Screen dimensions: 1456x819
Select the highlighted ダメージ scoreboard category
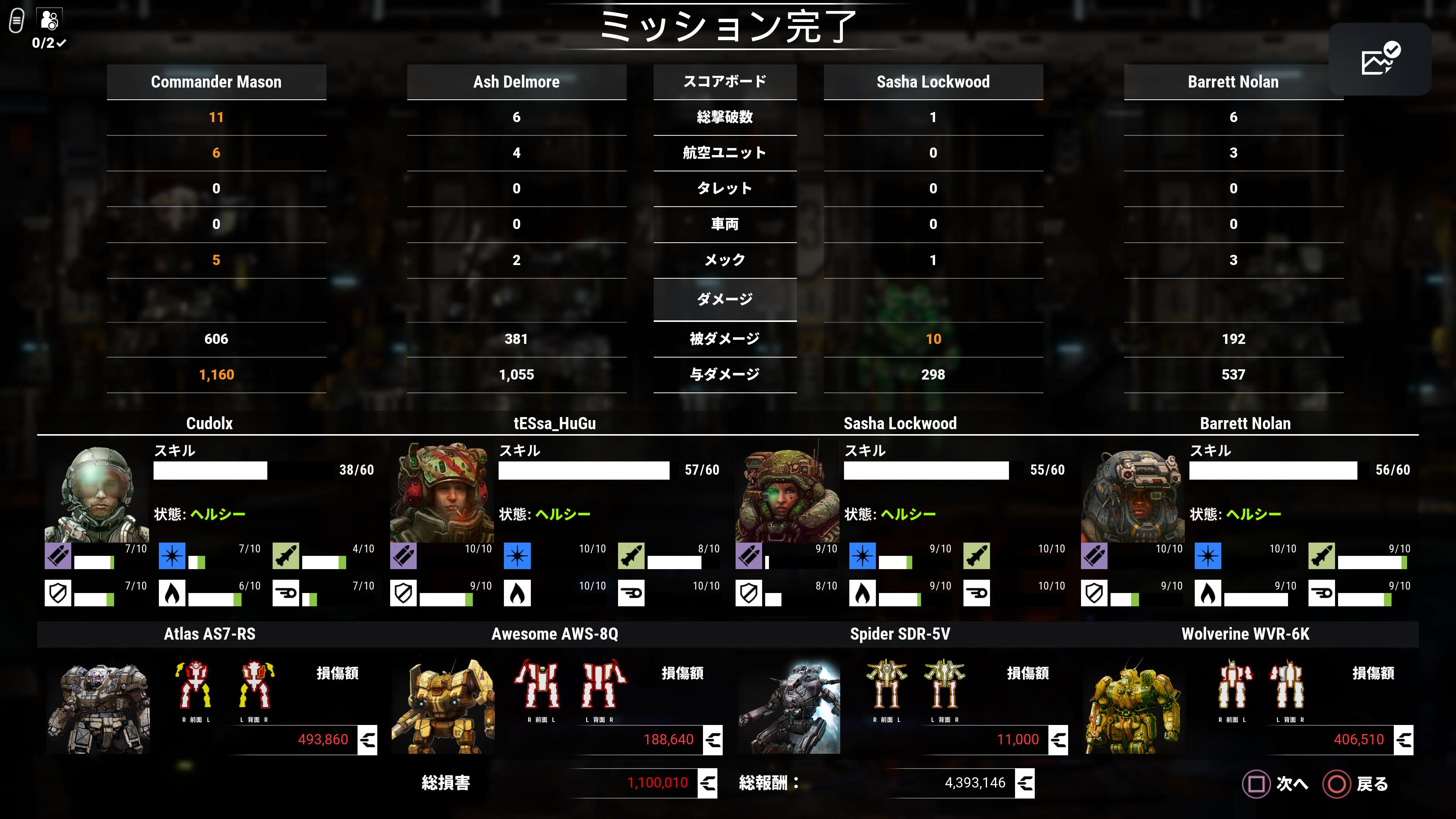pyautogui.click(x=725, y=300)
